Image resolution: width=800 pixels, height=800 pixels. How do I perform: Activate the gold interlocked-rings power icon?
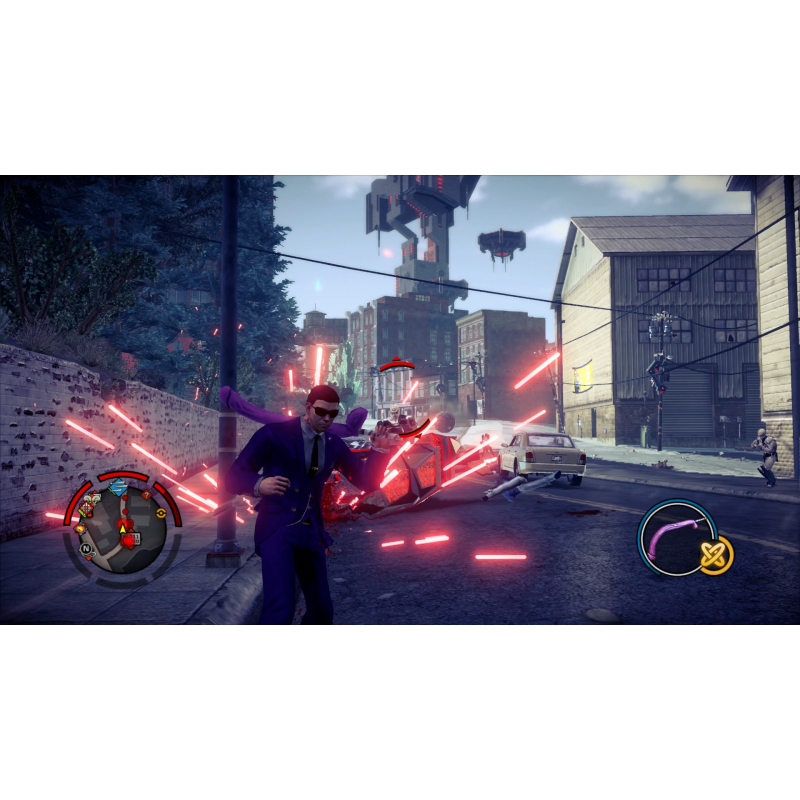[x=716, y=554]
